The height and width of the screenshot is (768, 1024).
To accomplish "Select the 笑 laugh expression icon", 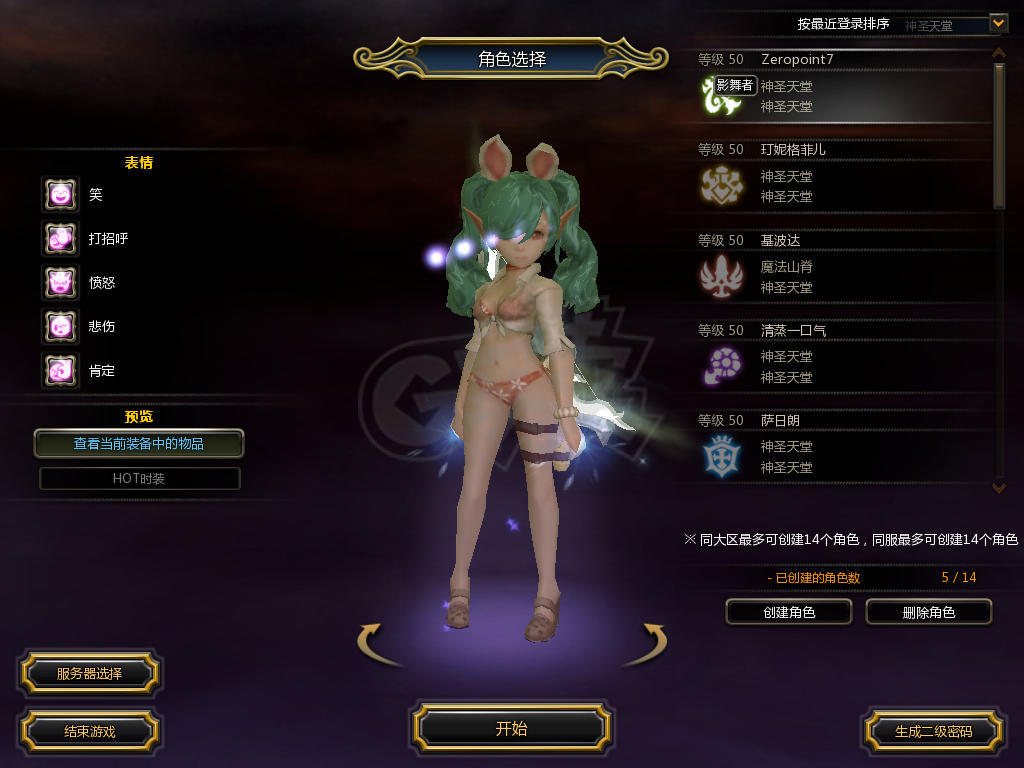I will [x=60, y=194].
